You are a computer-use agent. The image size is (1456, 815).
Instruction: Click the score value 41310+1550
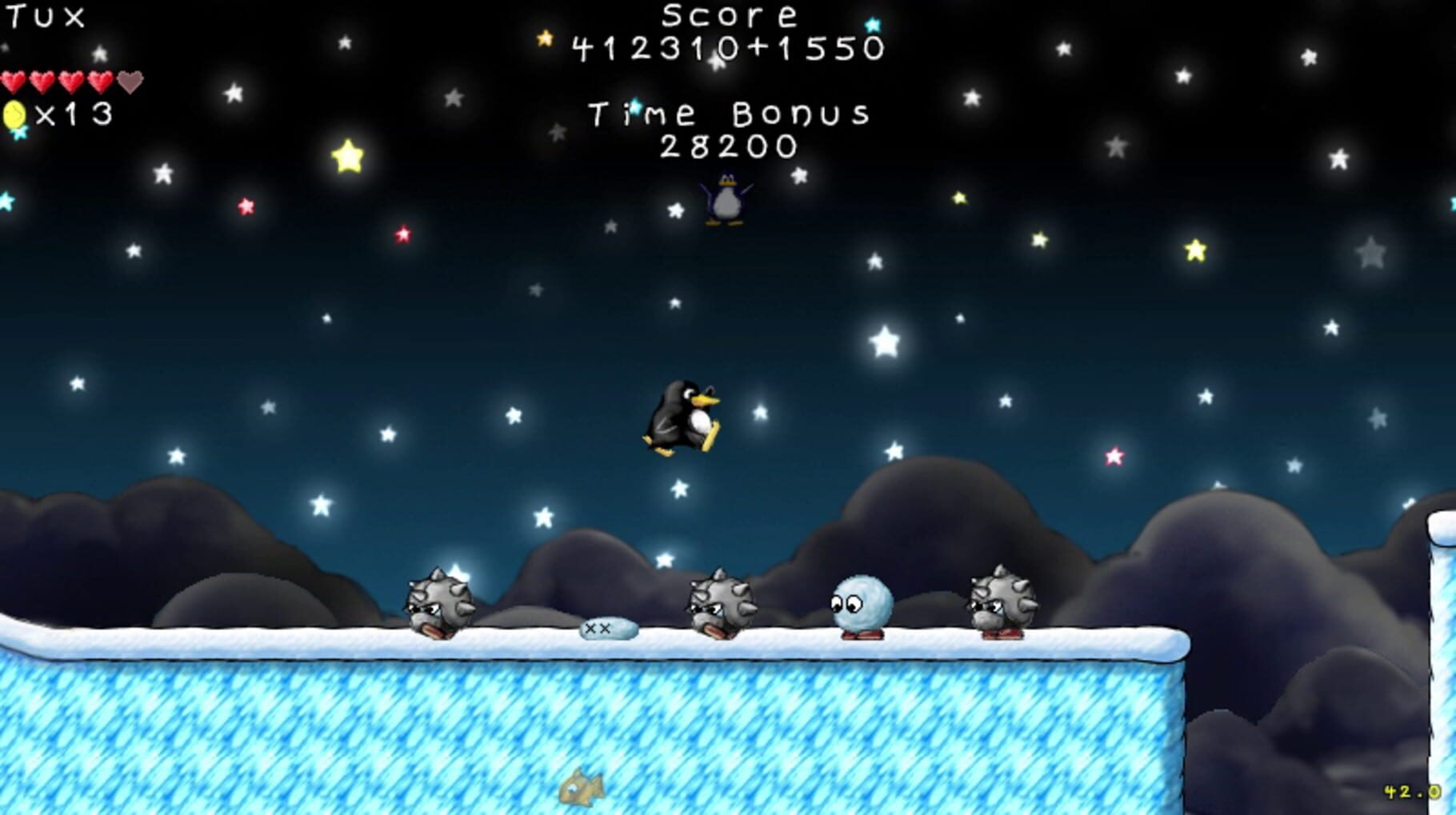726,50
